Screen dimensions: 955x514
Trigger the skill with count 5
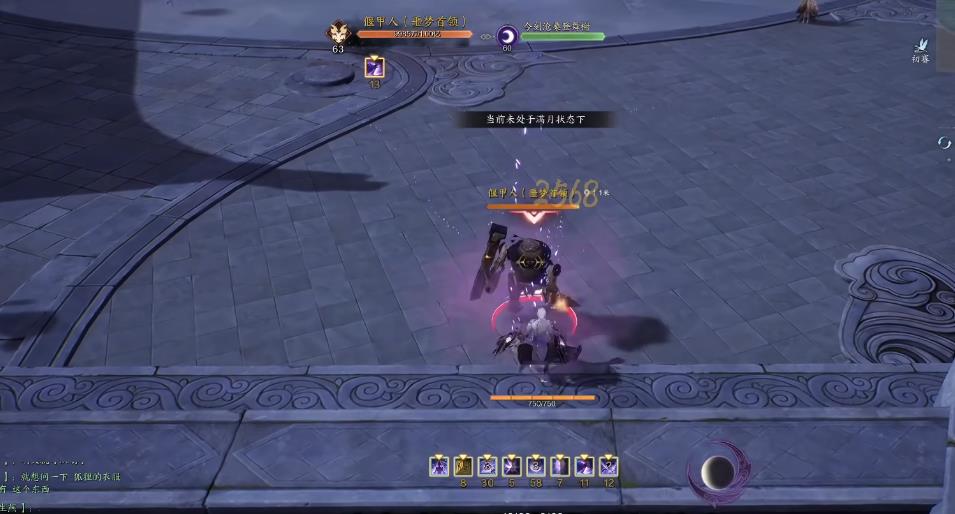[511, 466]
